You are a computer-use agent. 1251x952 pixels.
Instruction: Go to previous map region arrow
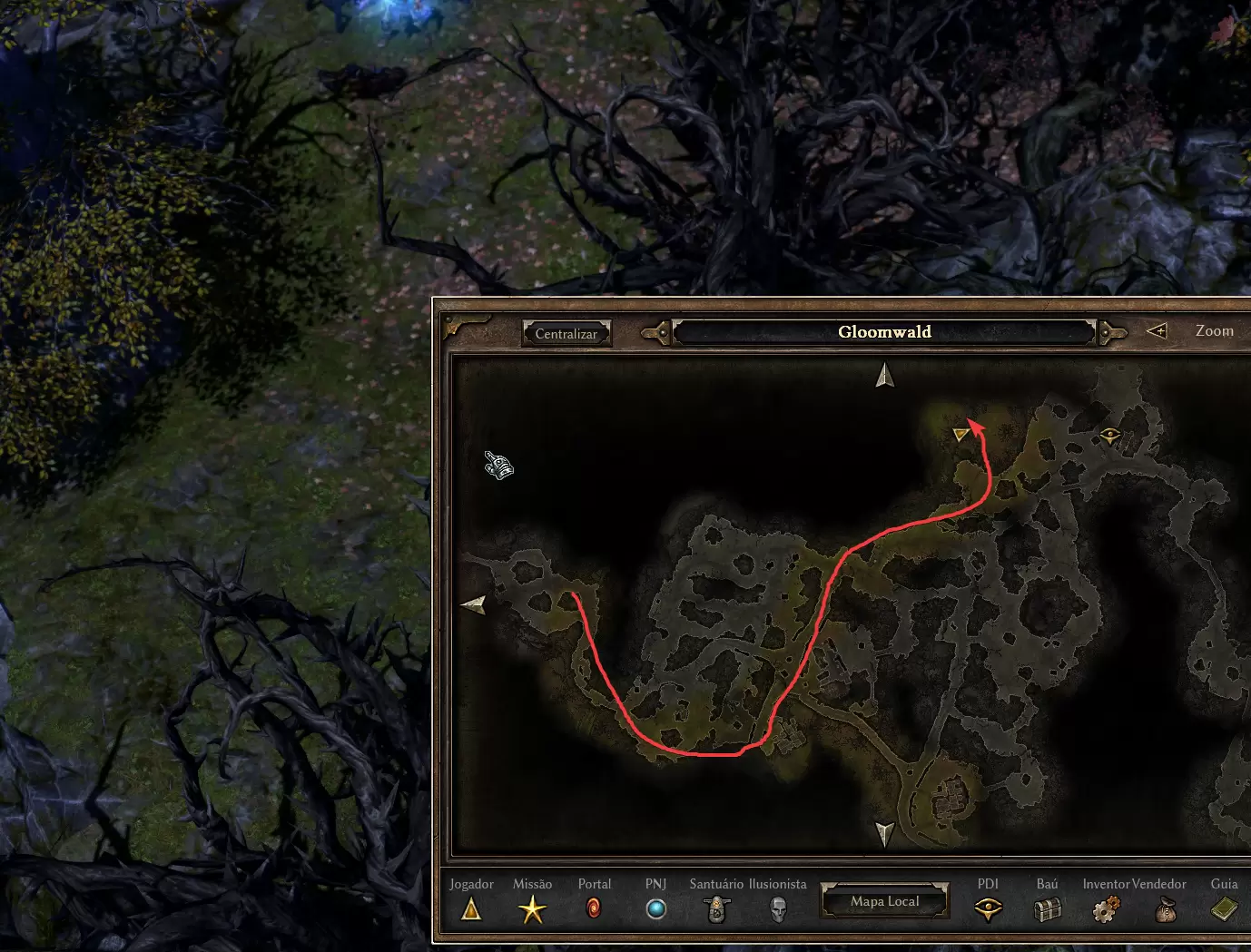tap(657, 333)
